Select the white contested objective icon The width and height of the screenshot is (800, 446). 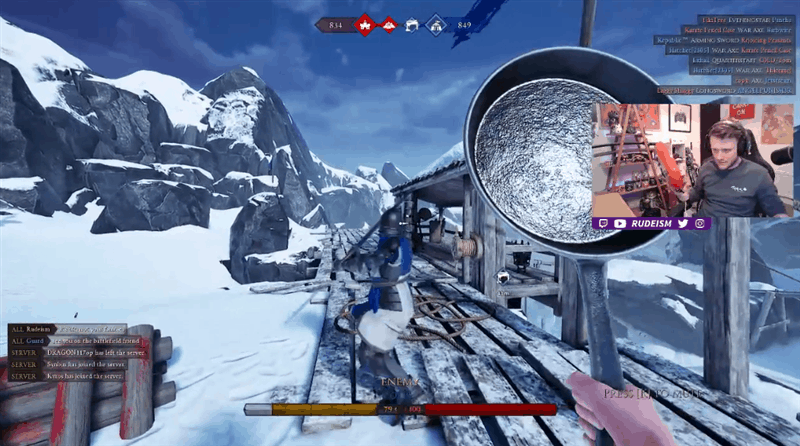click(x=412, y=24)
